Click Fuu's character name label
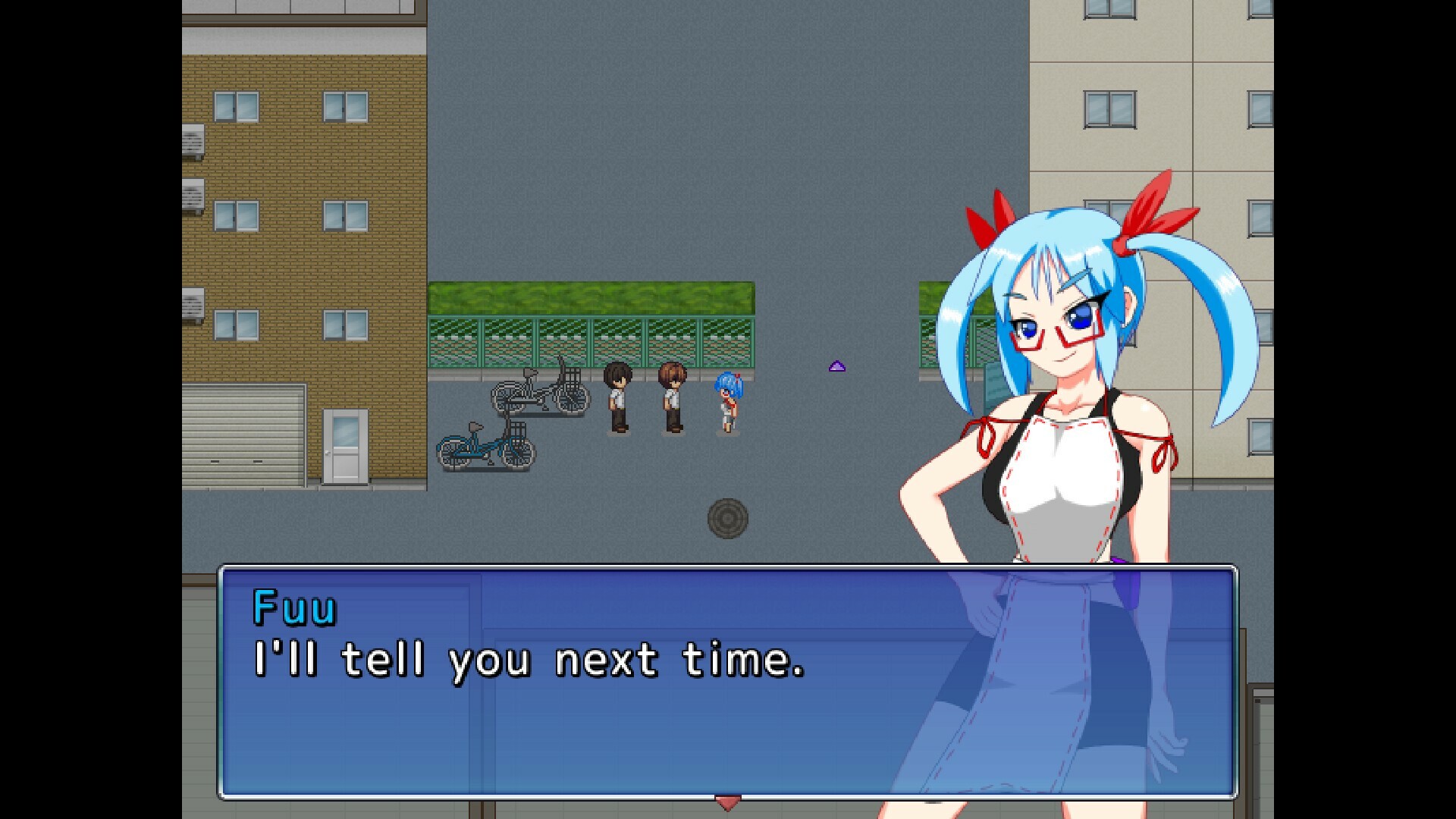This screenshot has width=1456, height=819. tap(294, 607)
